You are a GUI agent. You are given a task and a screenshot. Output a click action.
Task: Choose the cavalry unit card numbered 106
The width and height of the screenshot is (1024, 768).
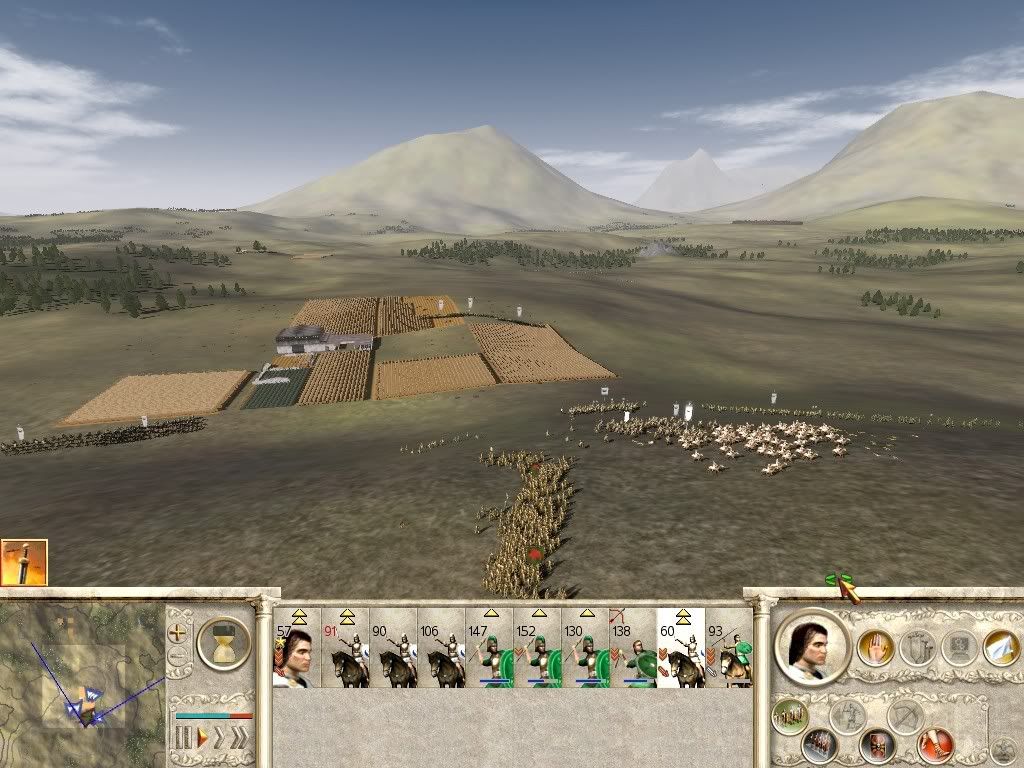tap(441, 648)
